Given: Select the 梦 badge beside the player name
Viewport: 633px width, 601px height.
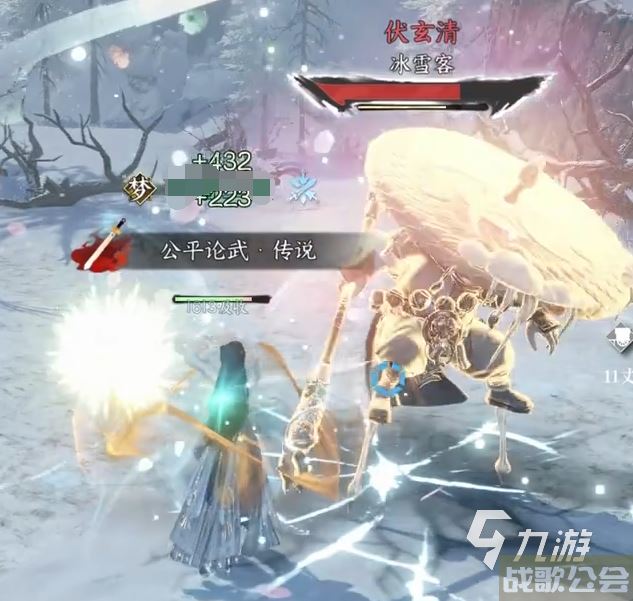Looking at the screenshot, I should pyautogui.click(x=137, y=186).
